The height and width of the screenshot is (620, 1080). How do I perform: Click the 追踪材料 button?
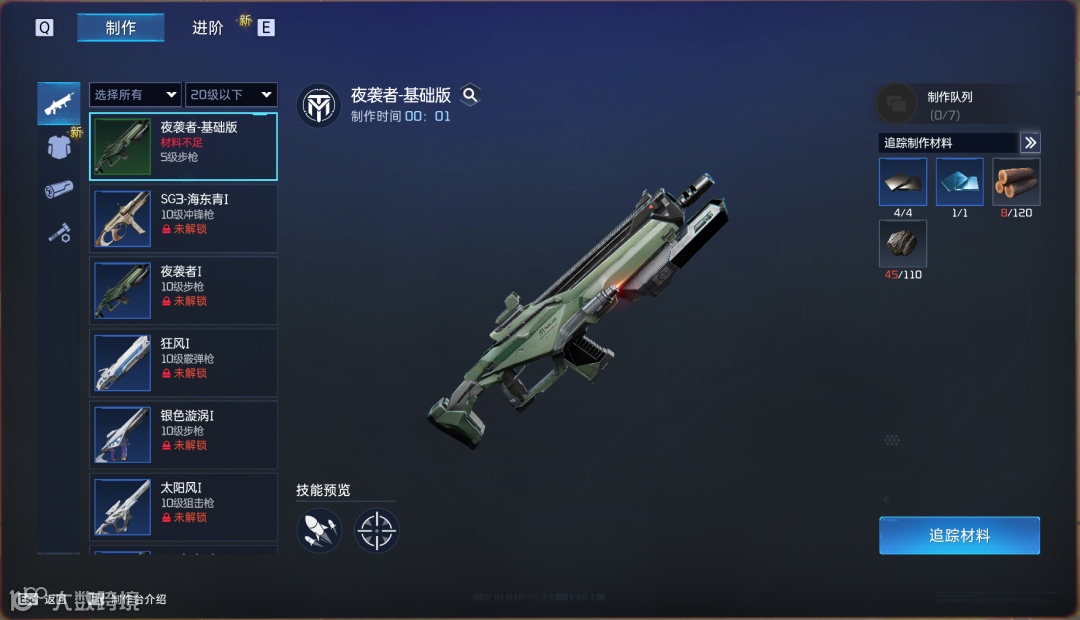(959, 535)
